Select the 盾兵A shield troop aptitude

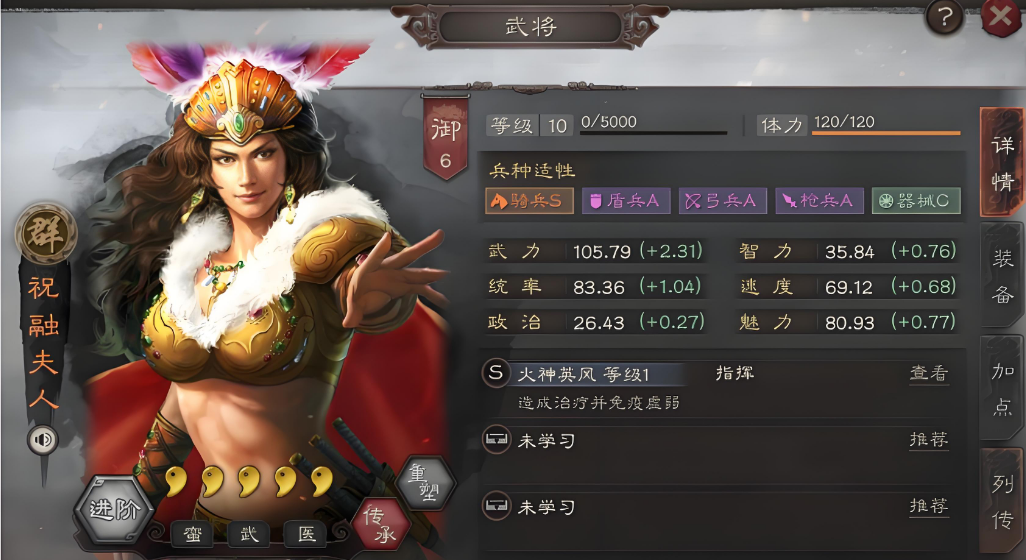click(x=625, y=201)
